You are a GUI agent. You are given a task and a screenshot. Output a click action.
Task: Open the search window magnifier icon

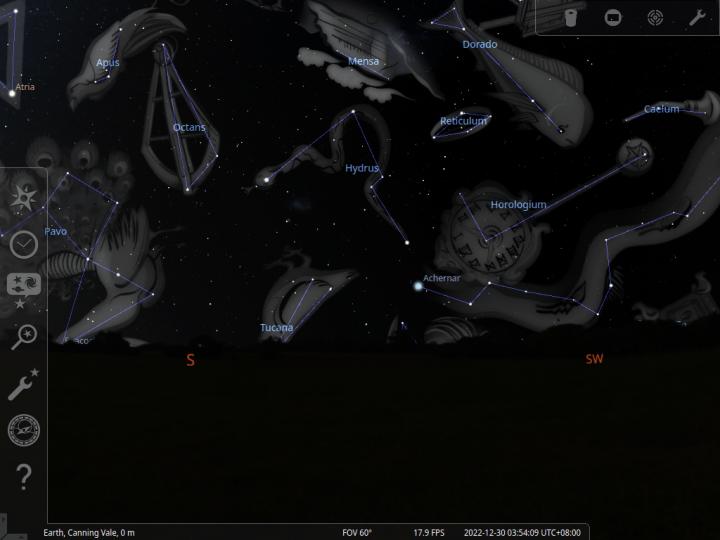(23, 336)
